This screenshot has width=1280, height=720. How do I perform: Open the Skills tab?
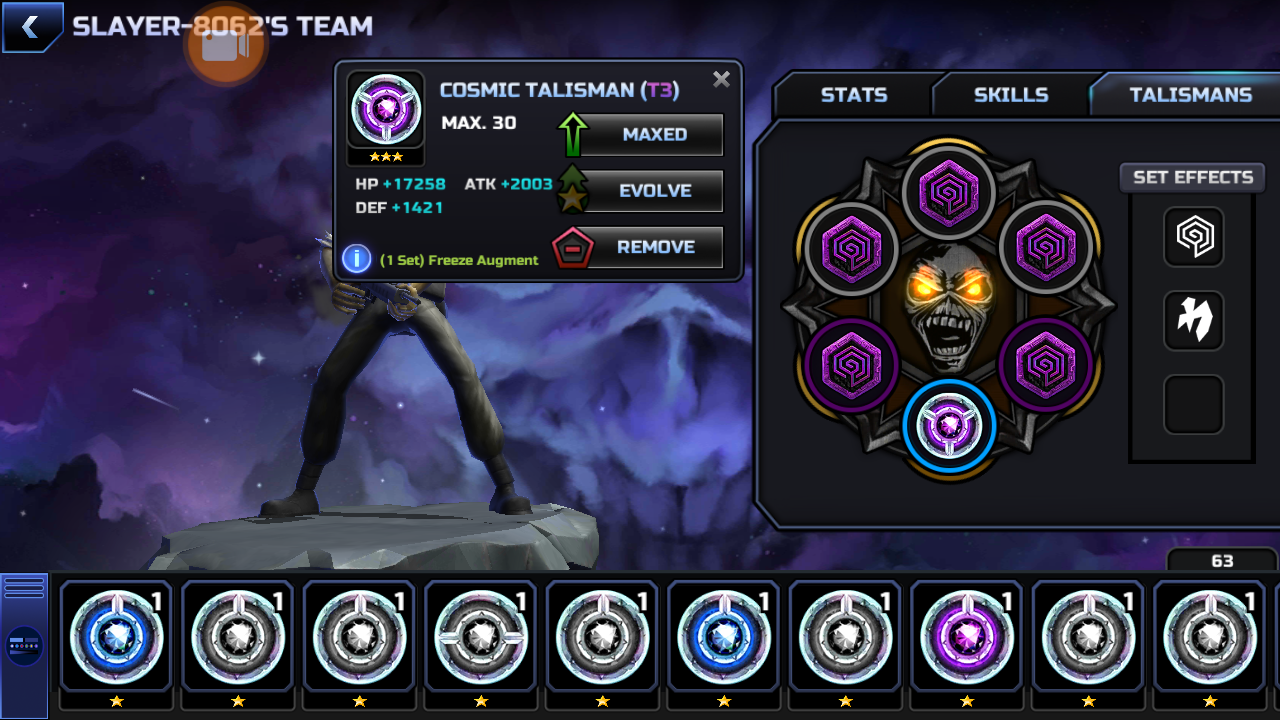pyautogui.click(x=1010, y=95)
